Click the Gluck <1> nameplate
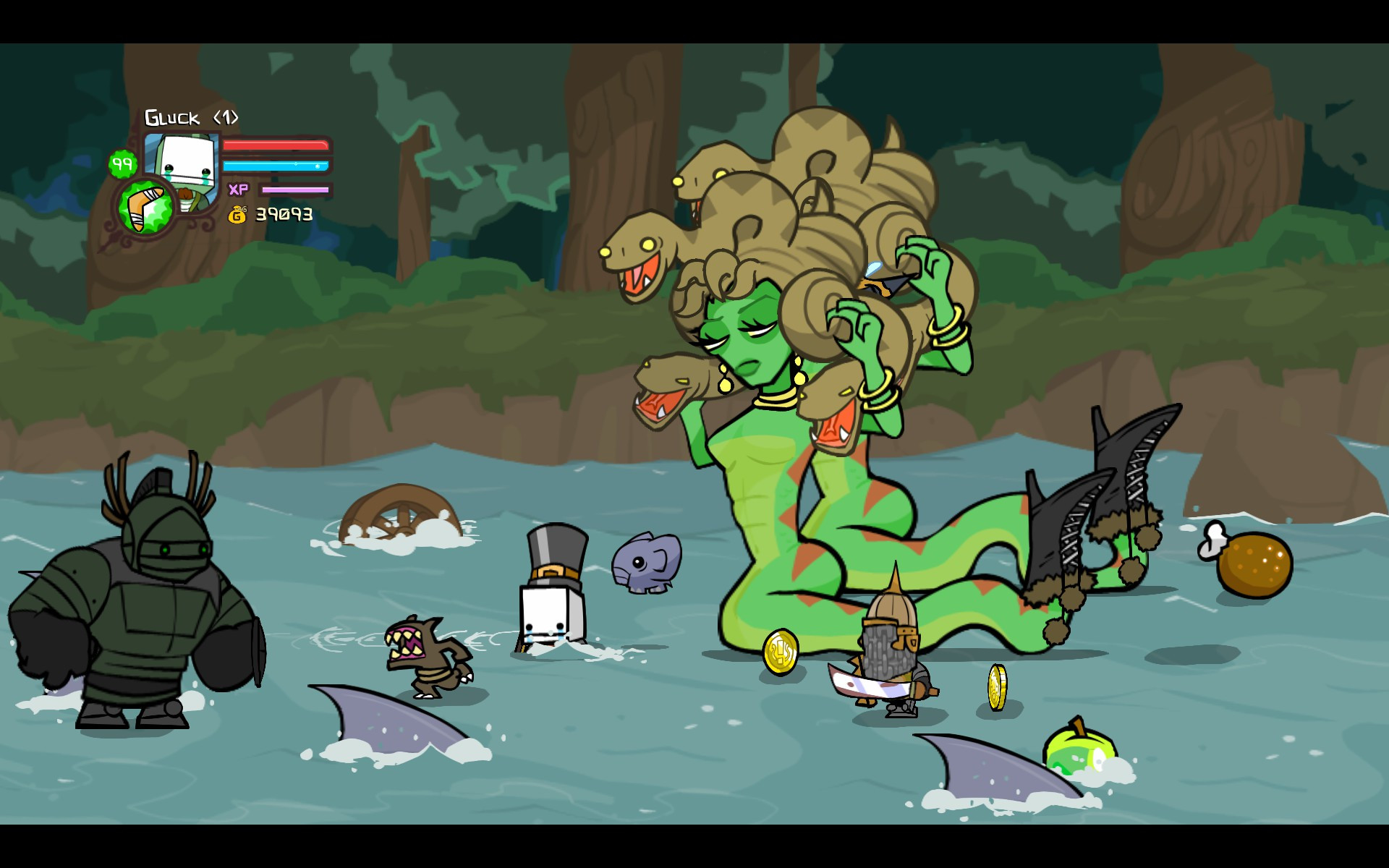1389x868 pixels. (192, 116)
